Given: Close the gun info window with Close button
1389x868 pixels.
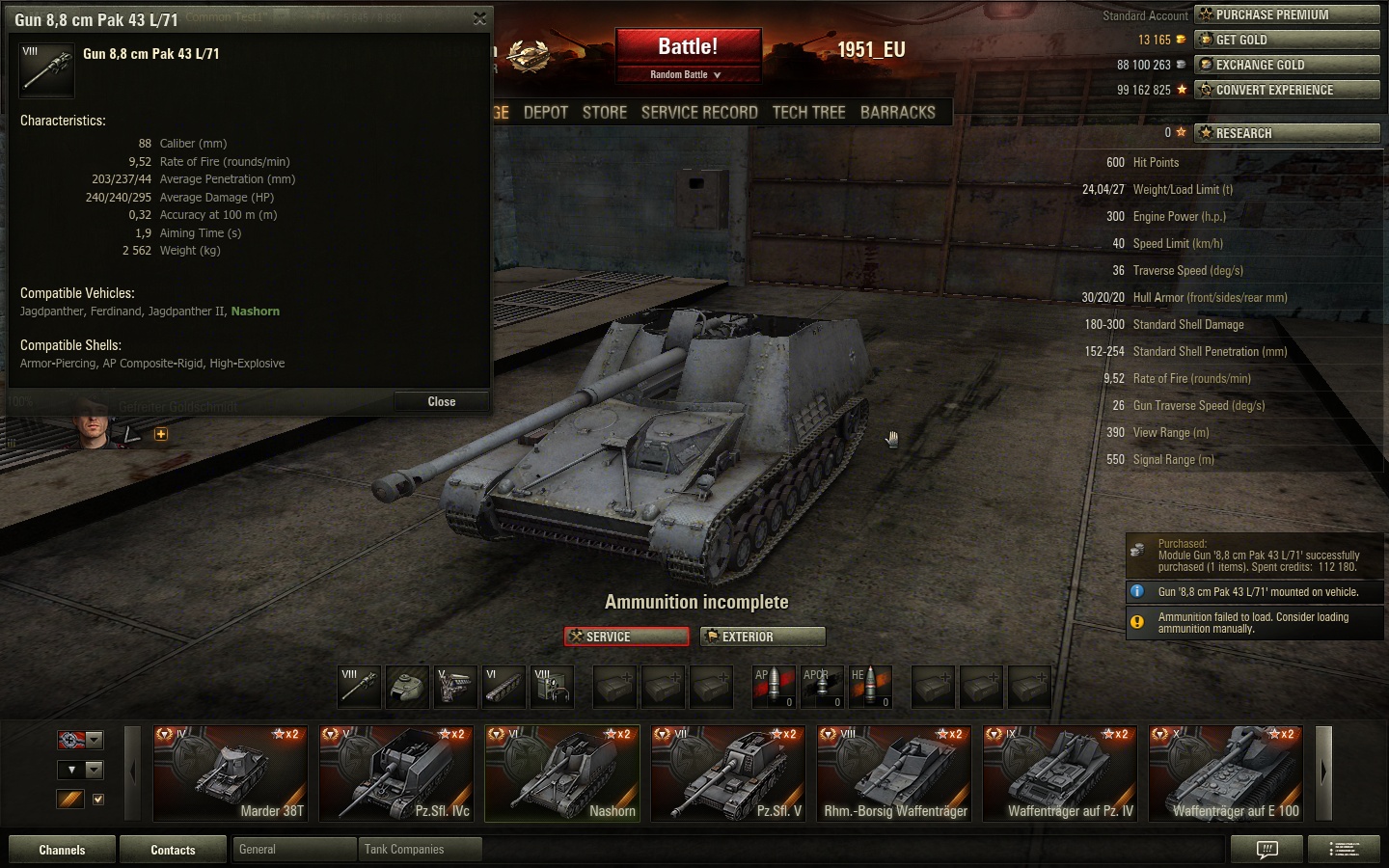Looking at the screenshot, I should (x=441, y=401).
